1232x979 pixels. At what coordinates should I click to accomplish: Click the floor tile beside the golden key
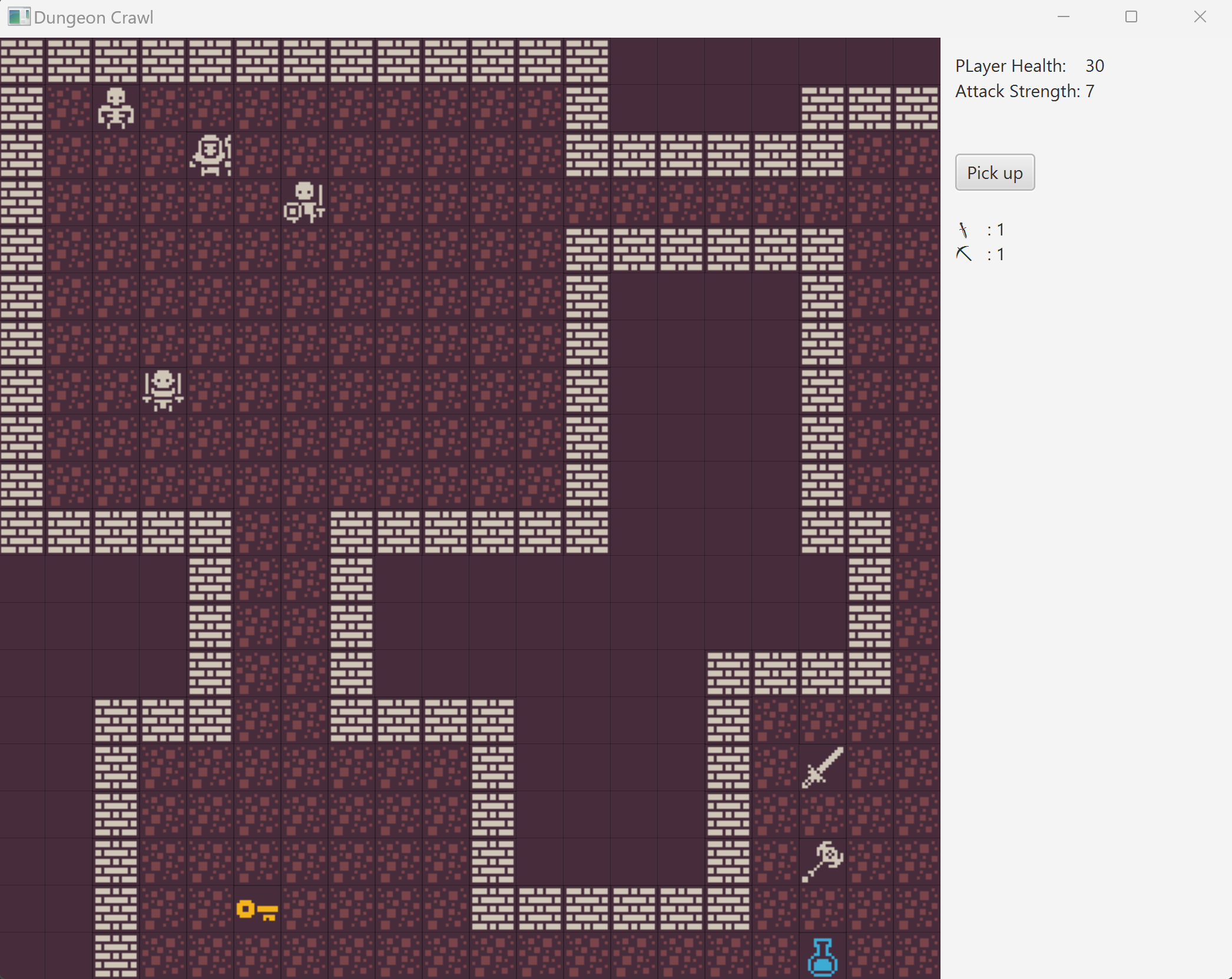306,908
